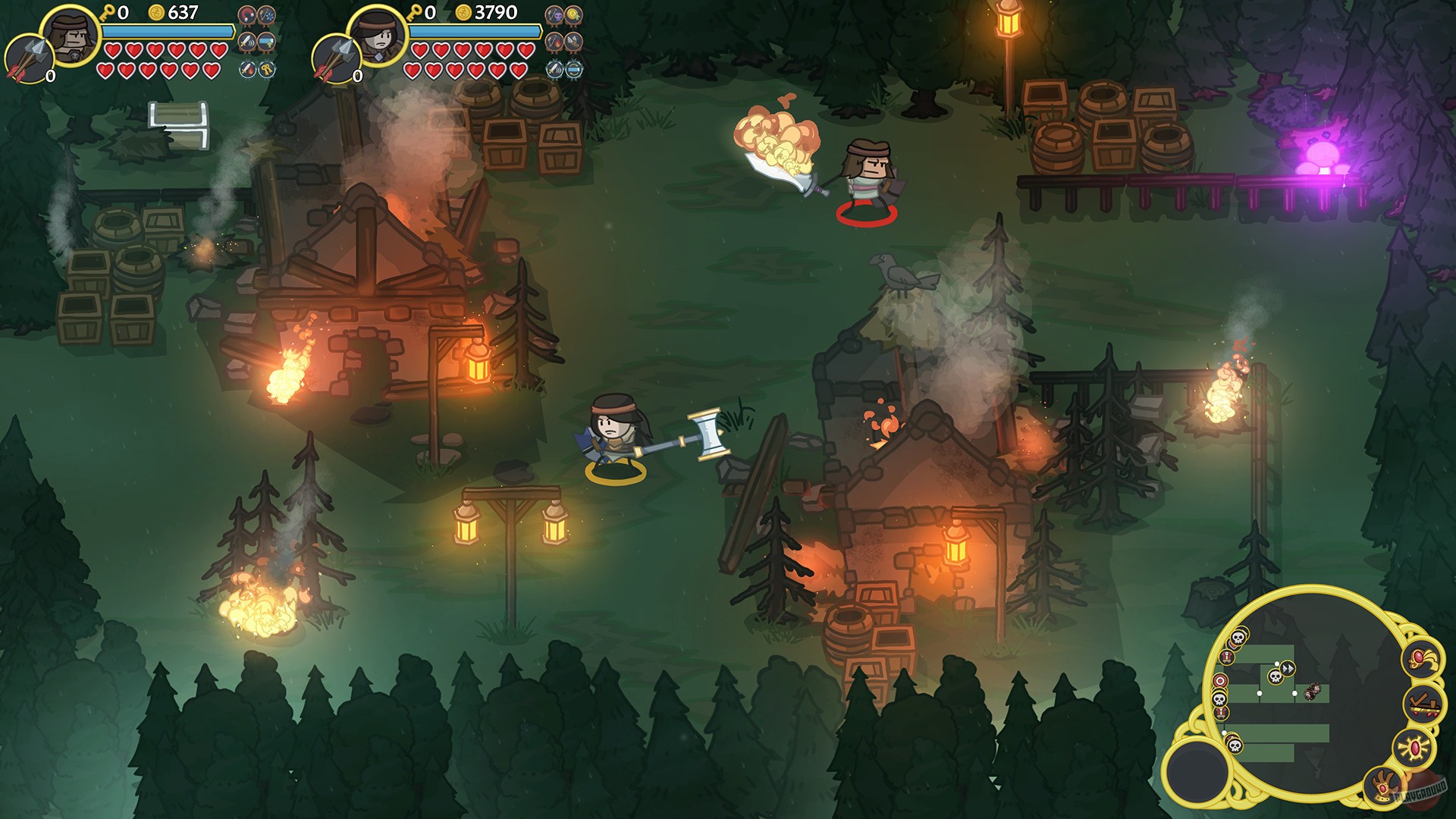Click the gauntlet emblem at the minimap bottom
Image resolution: width=1456 pixels, height=819 pixels.
pyautogui.click(x=1383, y=786)
